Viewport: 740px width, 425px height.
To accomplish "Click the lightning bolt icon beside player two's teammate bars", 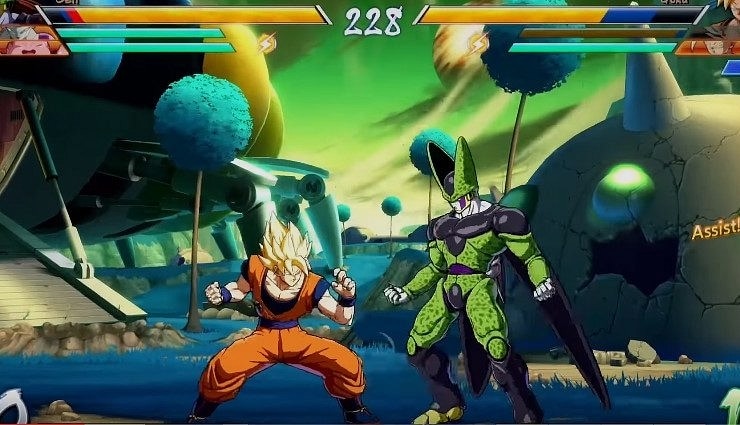I will click(479, 42).
